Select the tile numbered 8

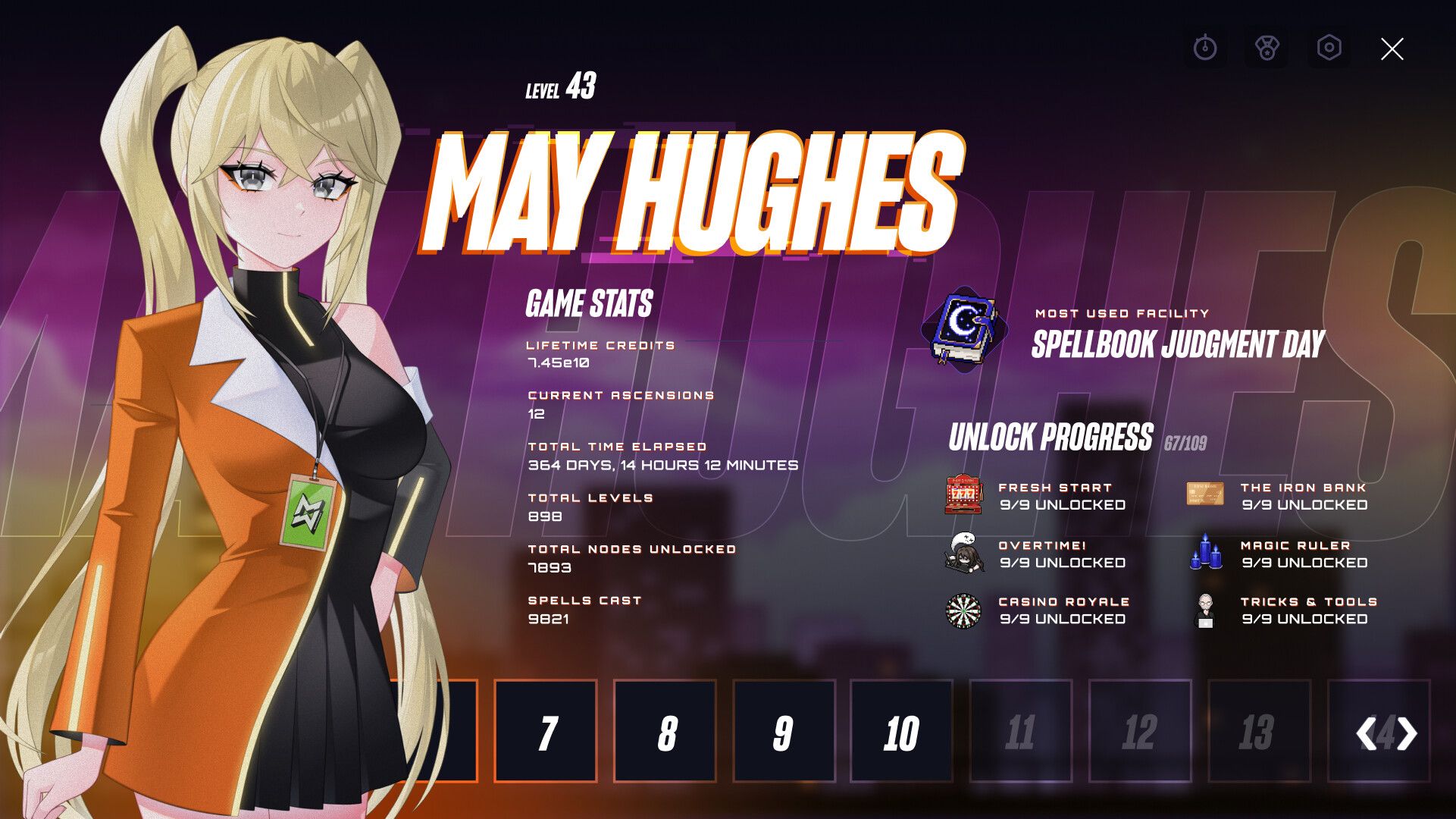665,732
